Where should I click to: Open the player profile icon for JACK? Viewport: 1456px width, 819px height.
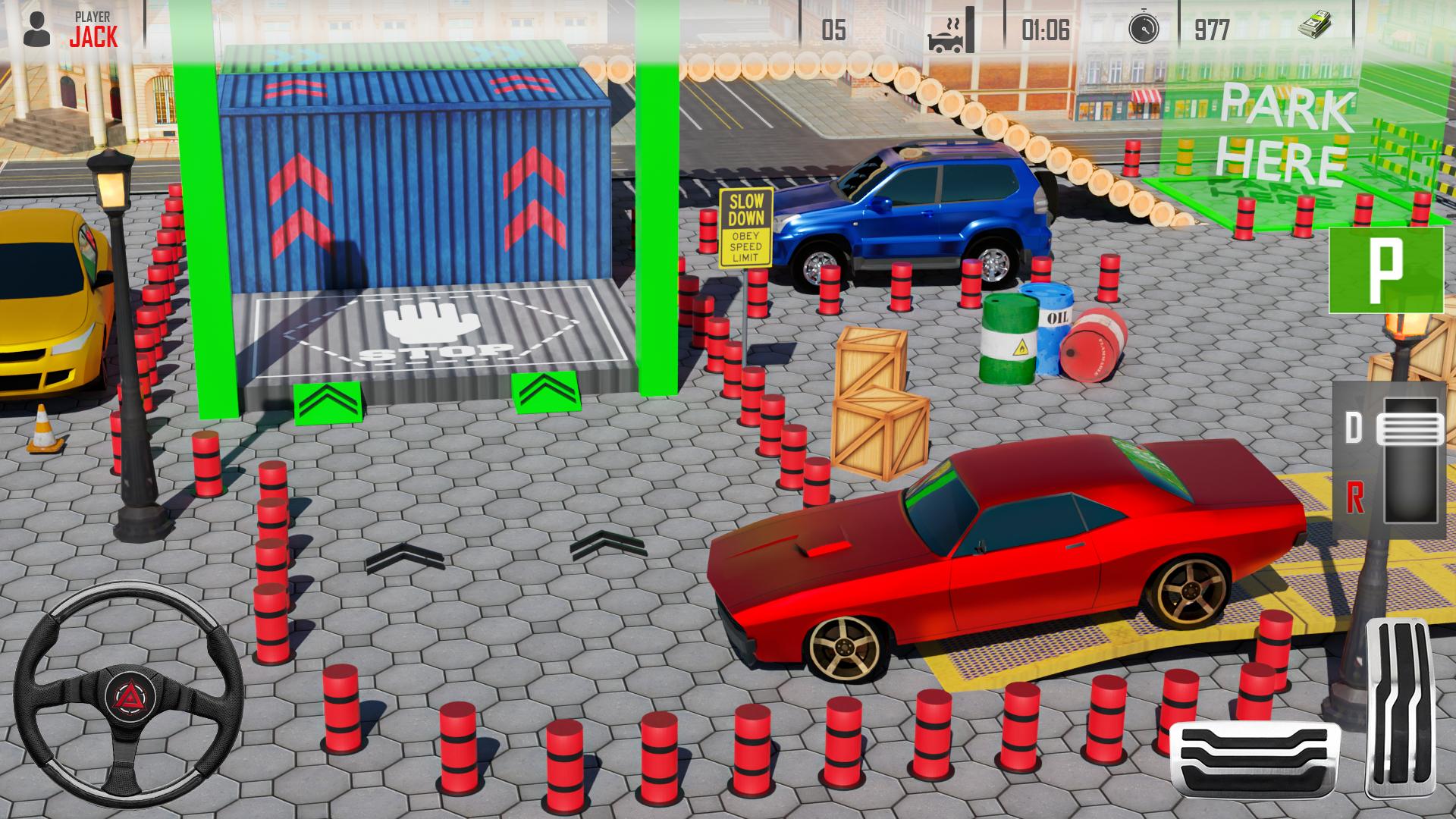36,29
